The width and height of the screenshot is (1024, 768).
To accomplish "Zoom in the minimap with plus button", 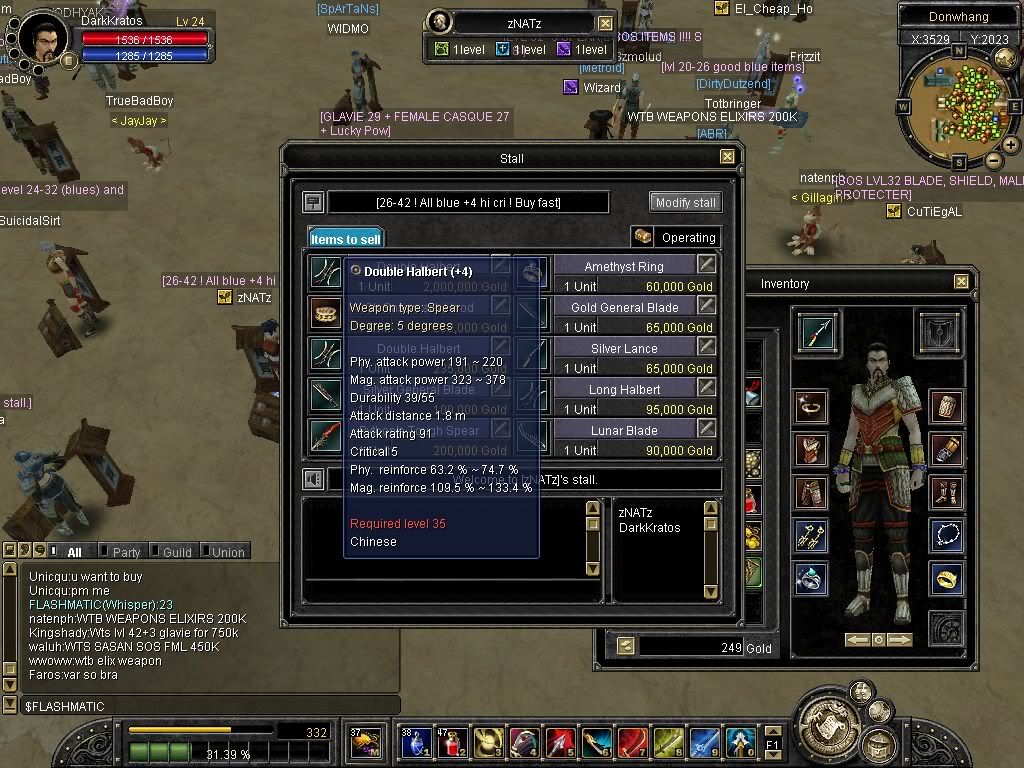I will pyautogui.click(x=1011, y=145).
